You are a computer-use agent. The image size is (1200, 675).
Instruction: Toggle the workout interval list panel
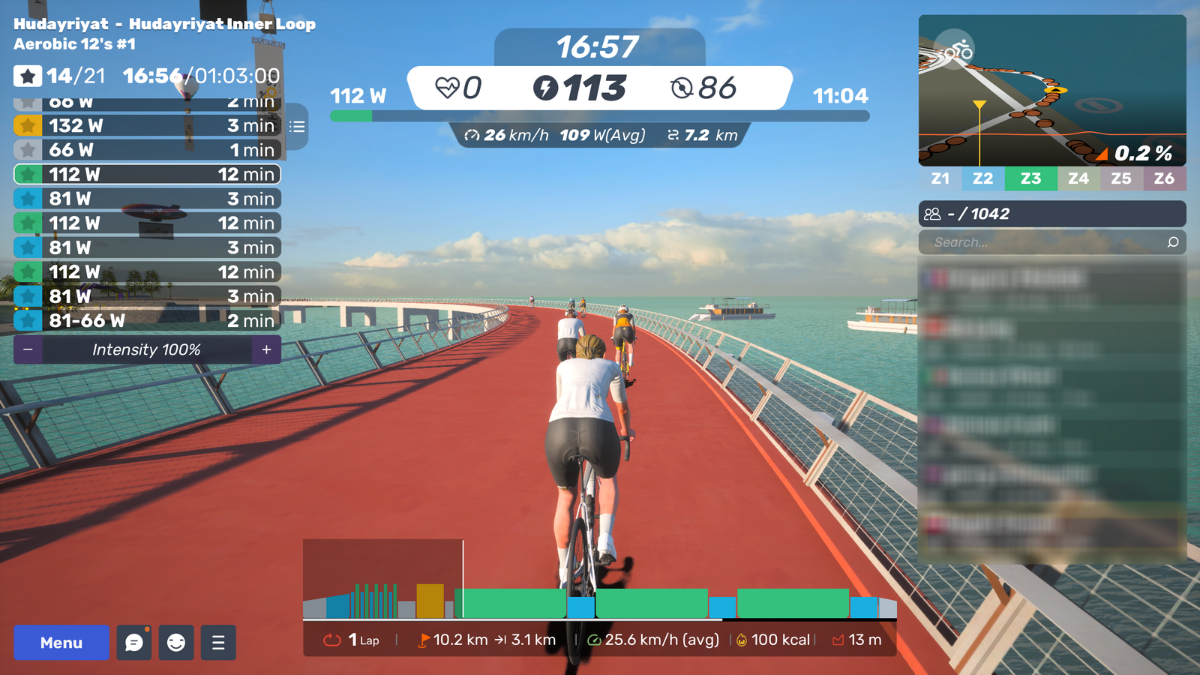[297, 127]
